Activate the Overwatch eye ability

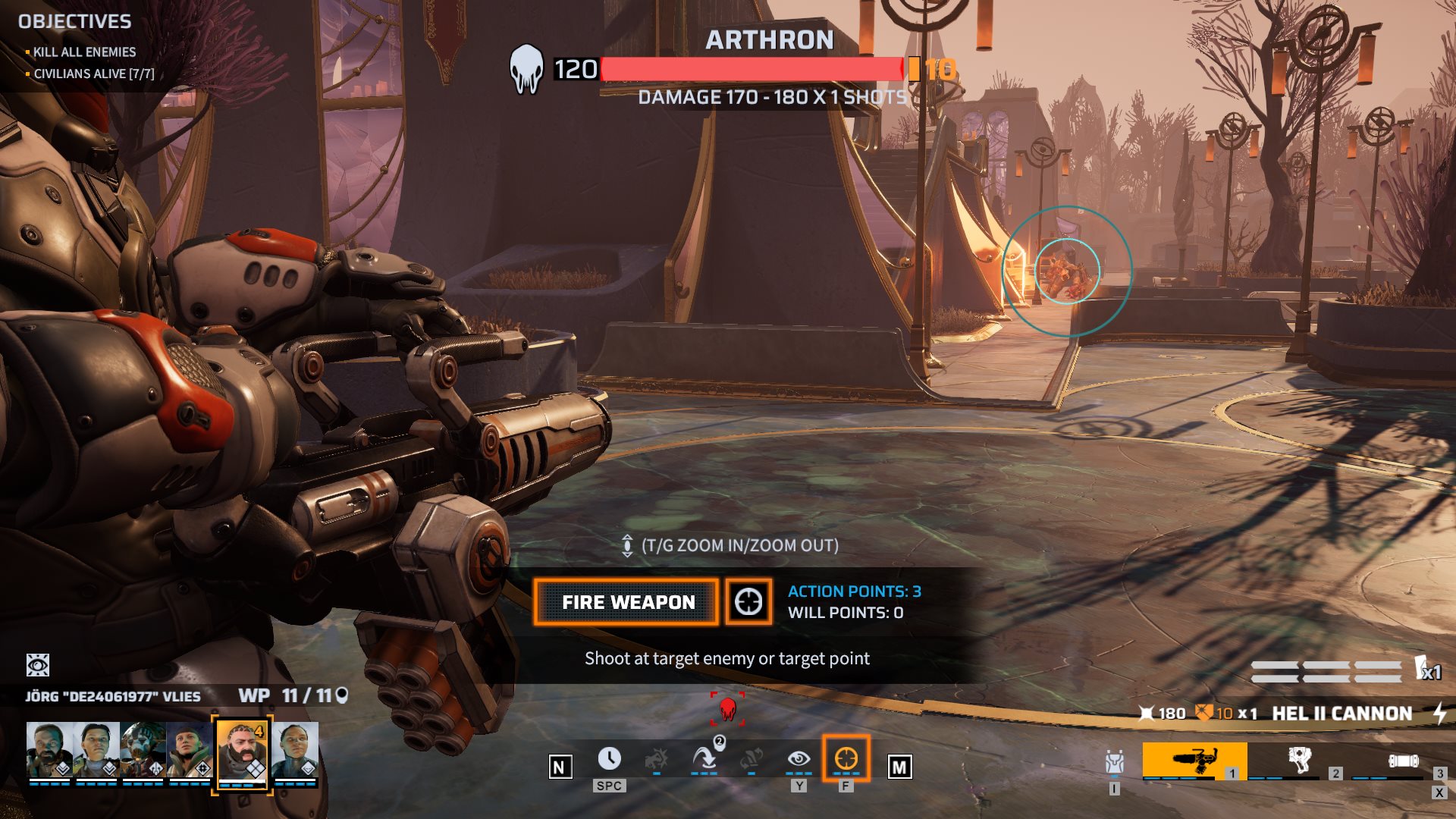click(x=799, y=759)
